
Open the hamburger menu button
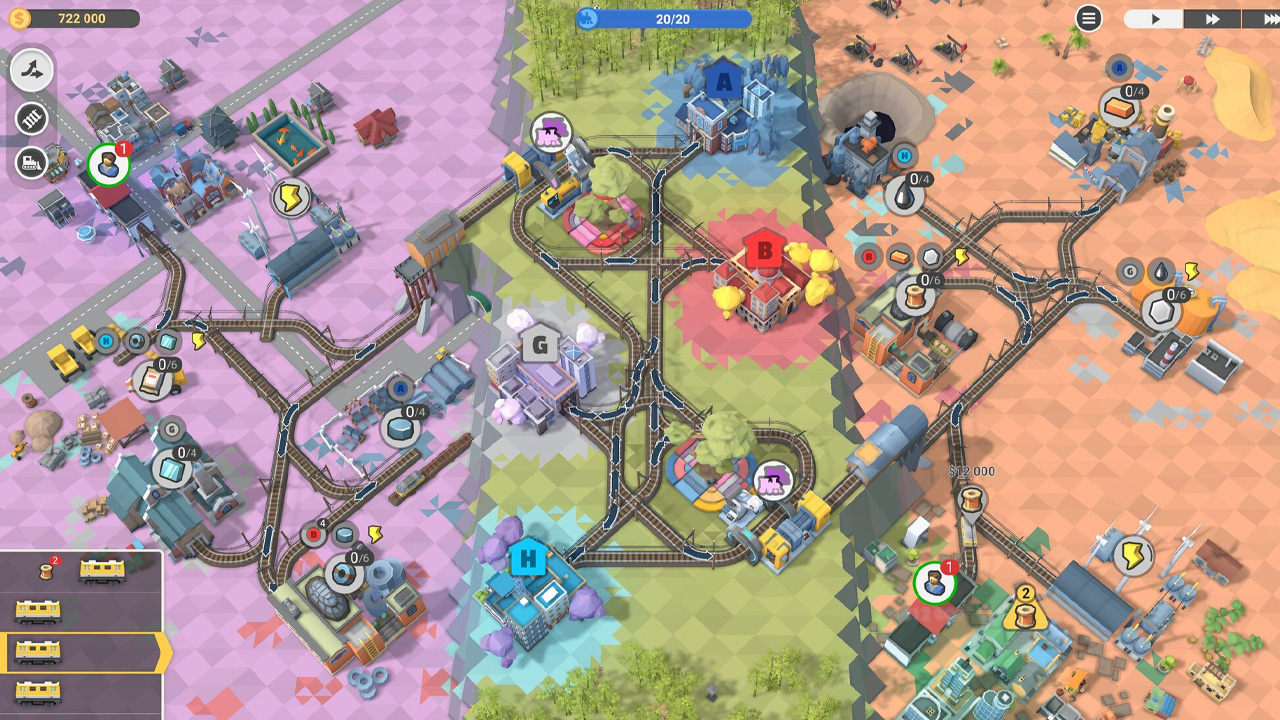pyautogui.click(x=1088, y=18)
